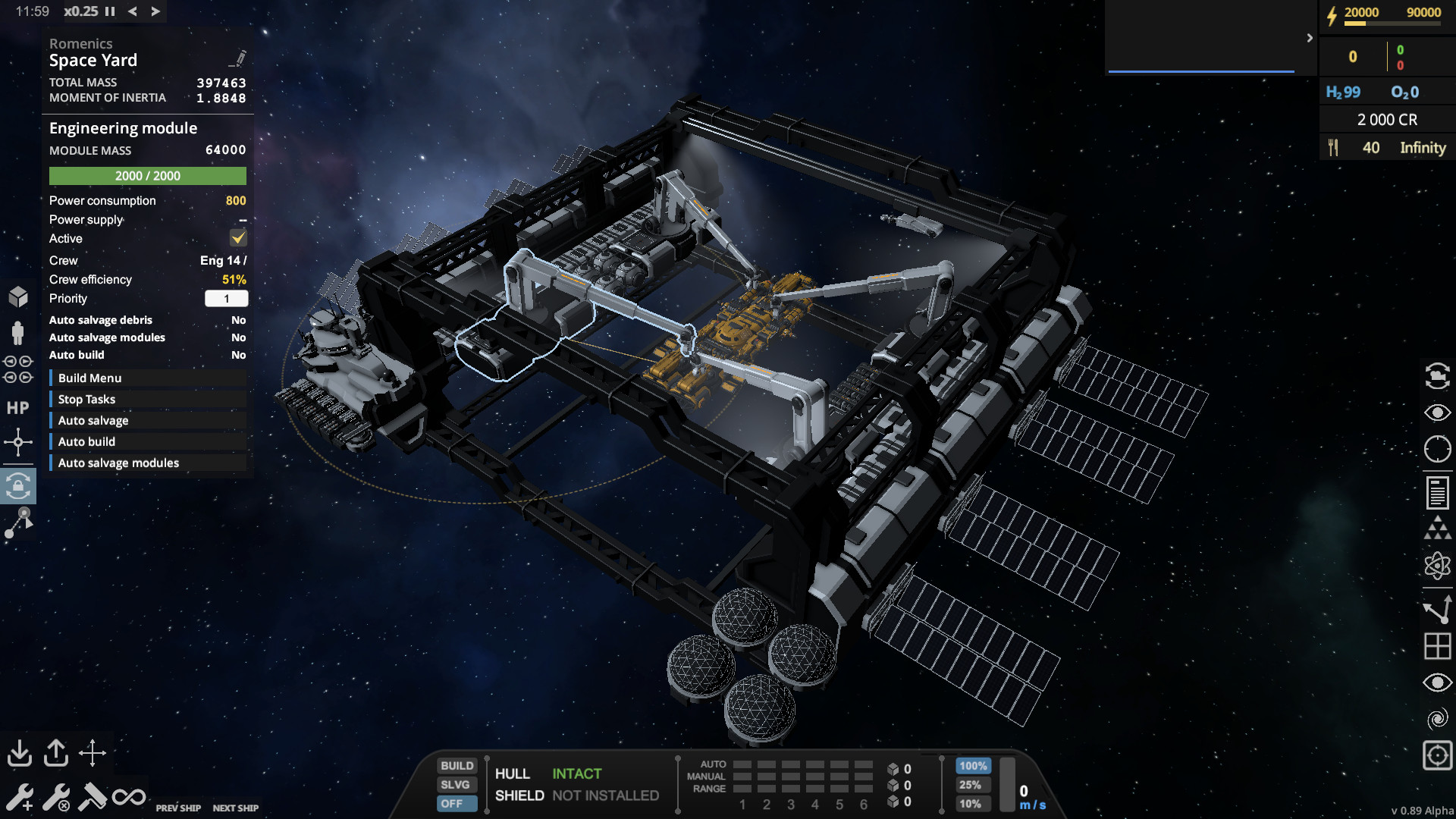Click the document list icon on right sidebar
The height and width of the screenshot is (819, 1456).
(x=1437, y=492)
